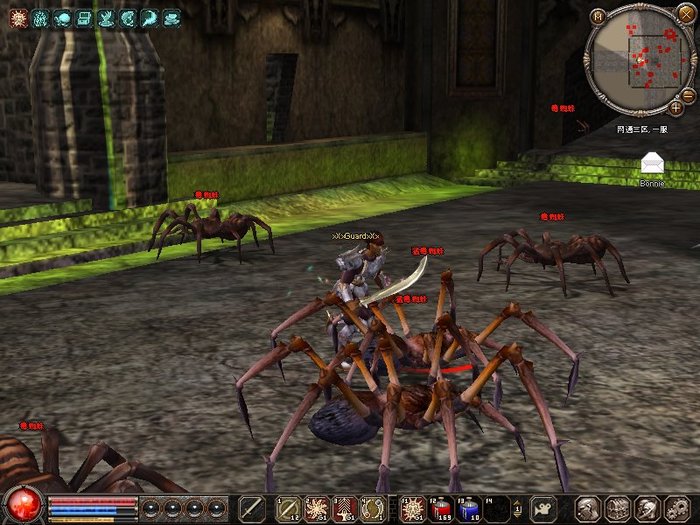Activate the white starburst skill slot

pyautogui.click(x=317, y=507)
